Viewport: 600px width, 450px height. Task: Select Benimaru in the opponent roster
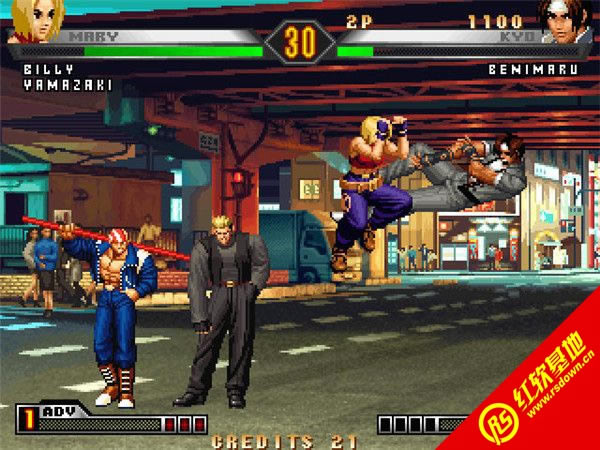coord(535,70)
